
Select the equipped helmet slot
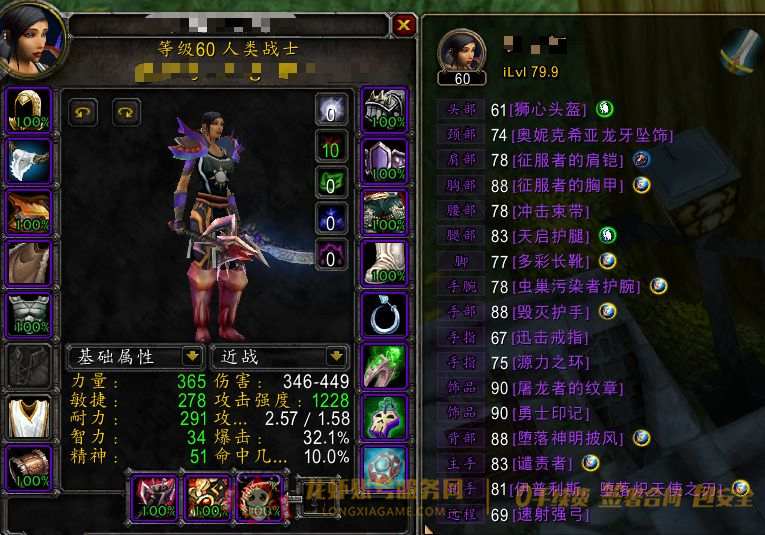(x=30, y=109)
